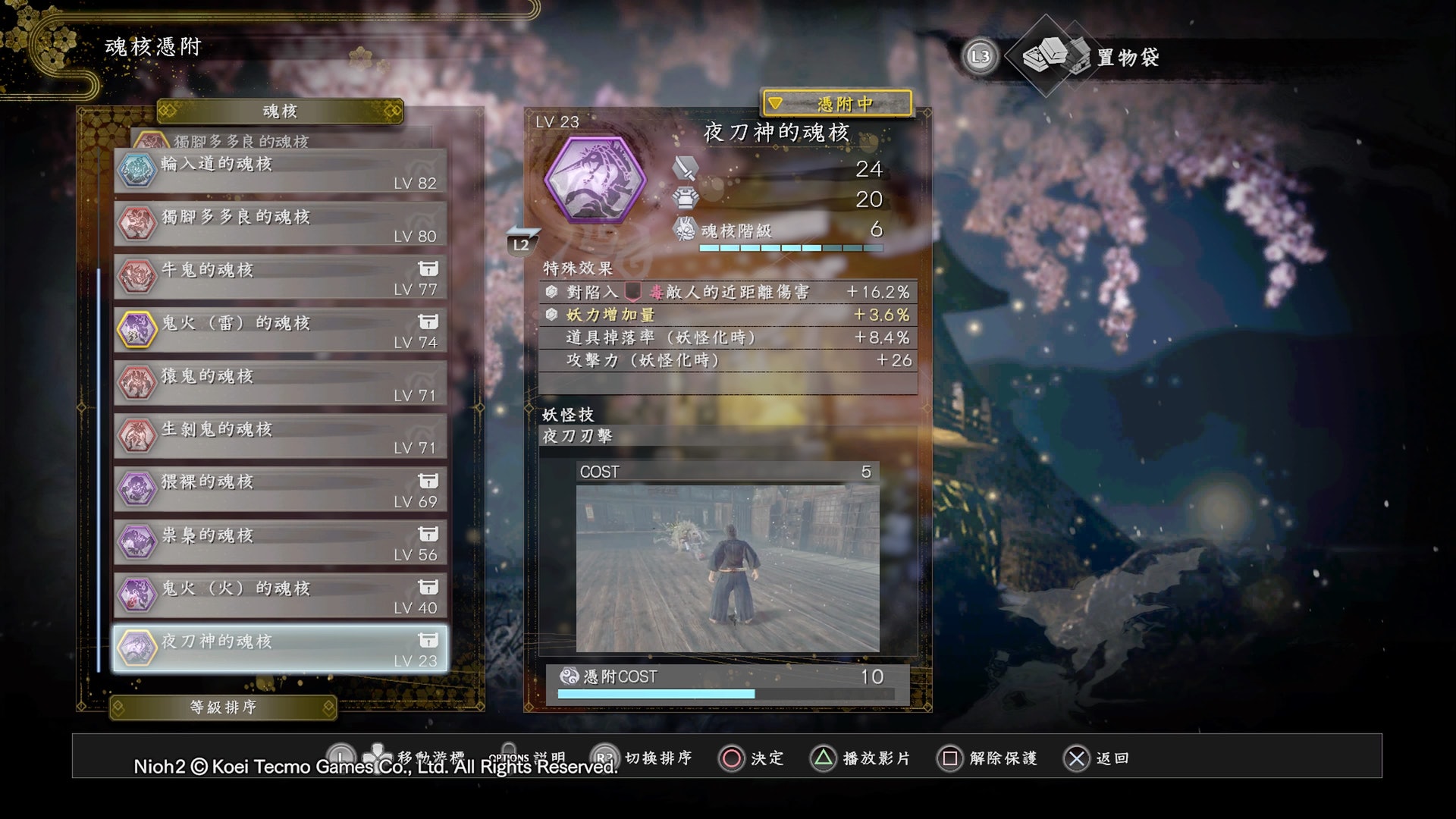Choose the 猿鬼的魂核 LV 71 entry

tap(280, 384)
